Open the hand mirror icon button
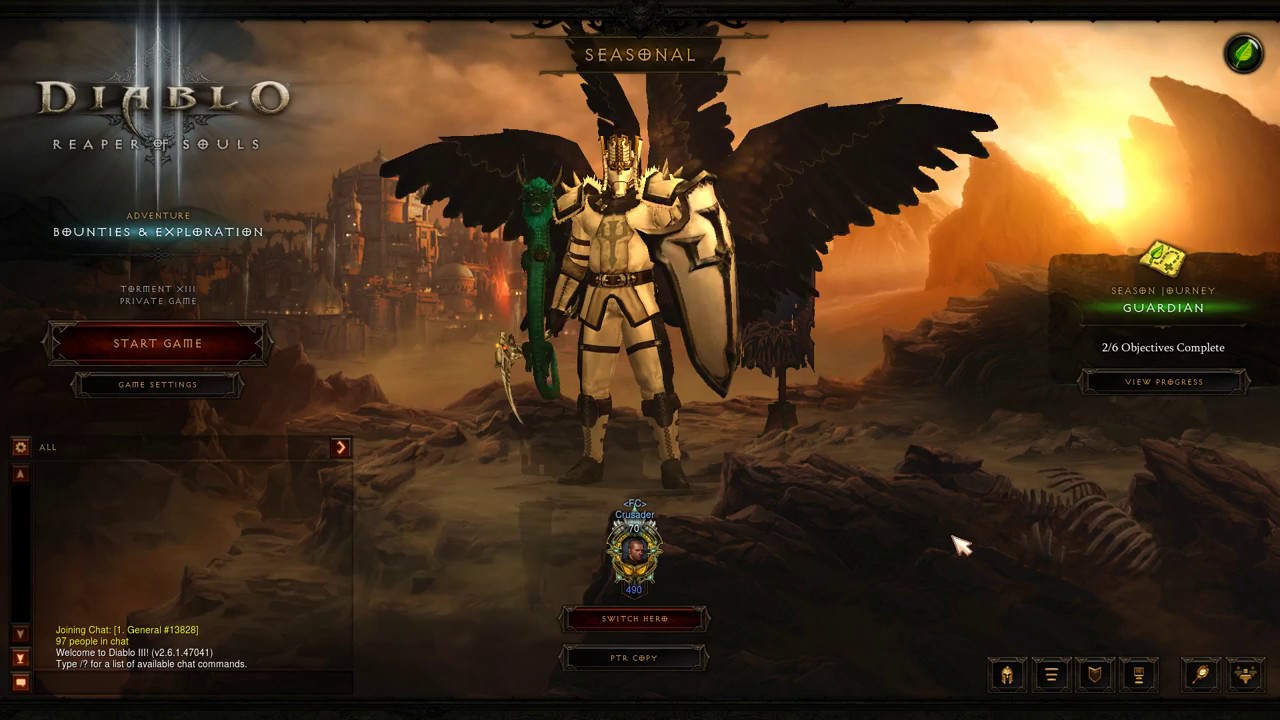 click(x=1202, y=675)
